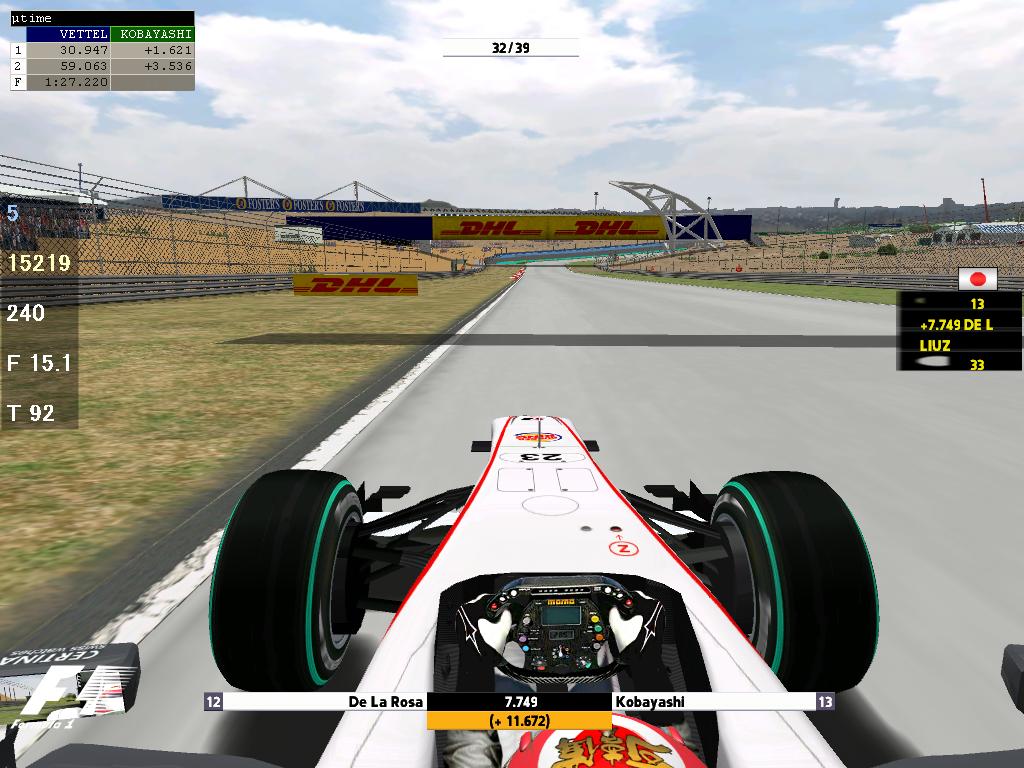
Task: Click the Kobayashi name label in gap bar
Action: pyautogui.click(x=650, y=702)
